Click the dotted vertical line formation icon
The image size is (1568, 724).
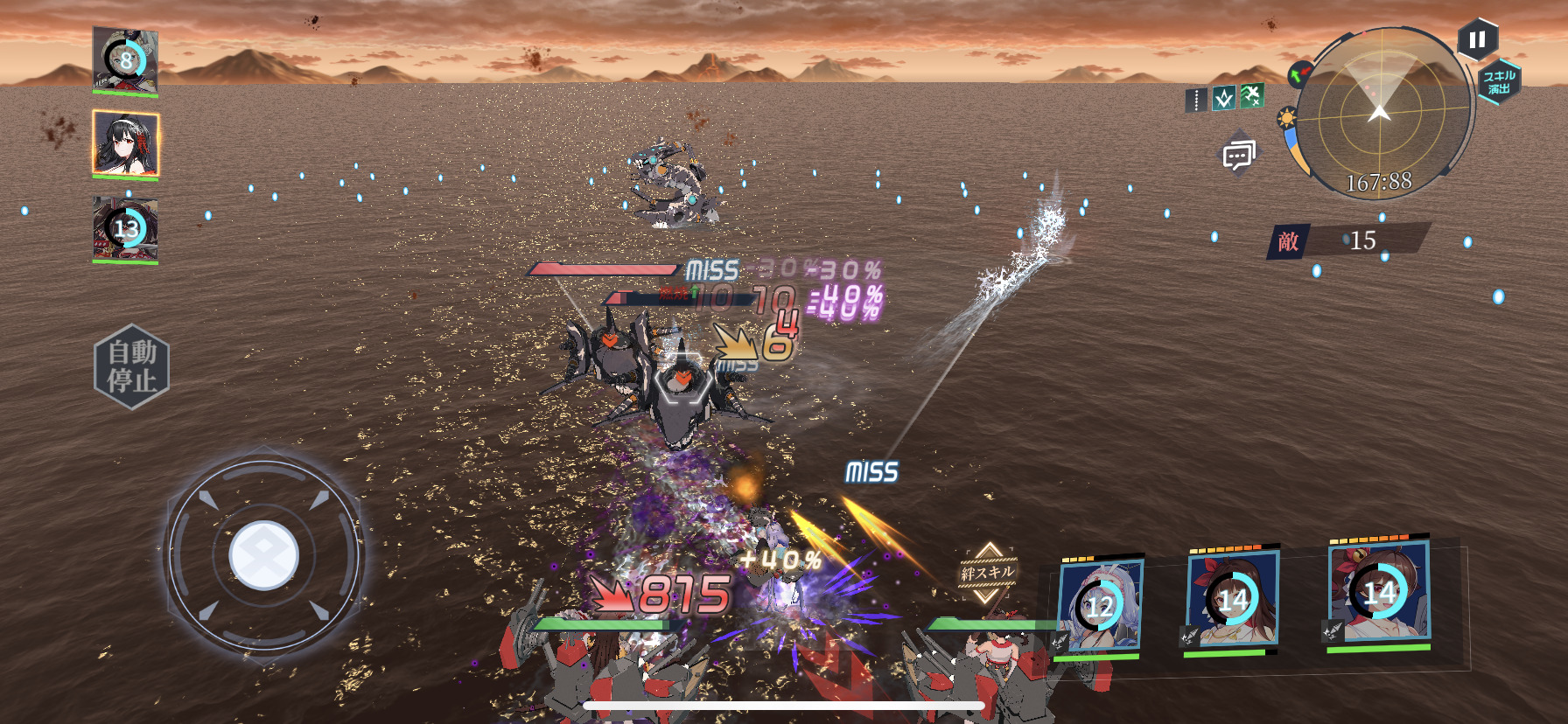point(1196,101)
